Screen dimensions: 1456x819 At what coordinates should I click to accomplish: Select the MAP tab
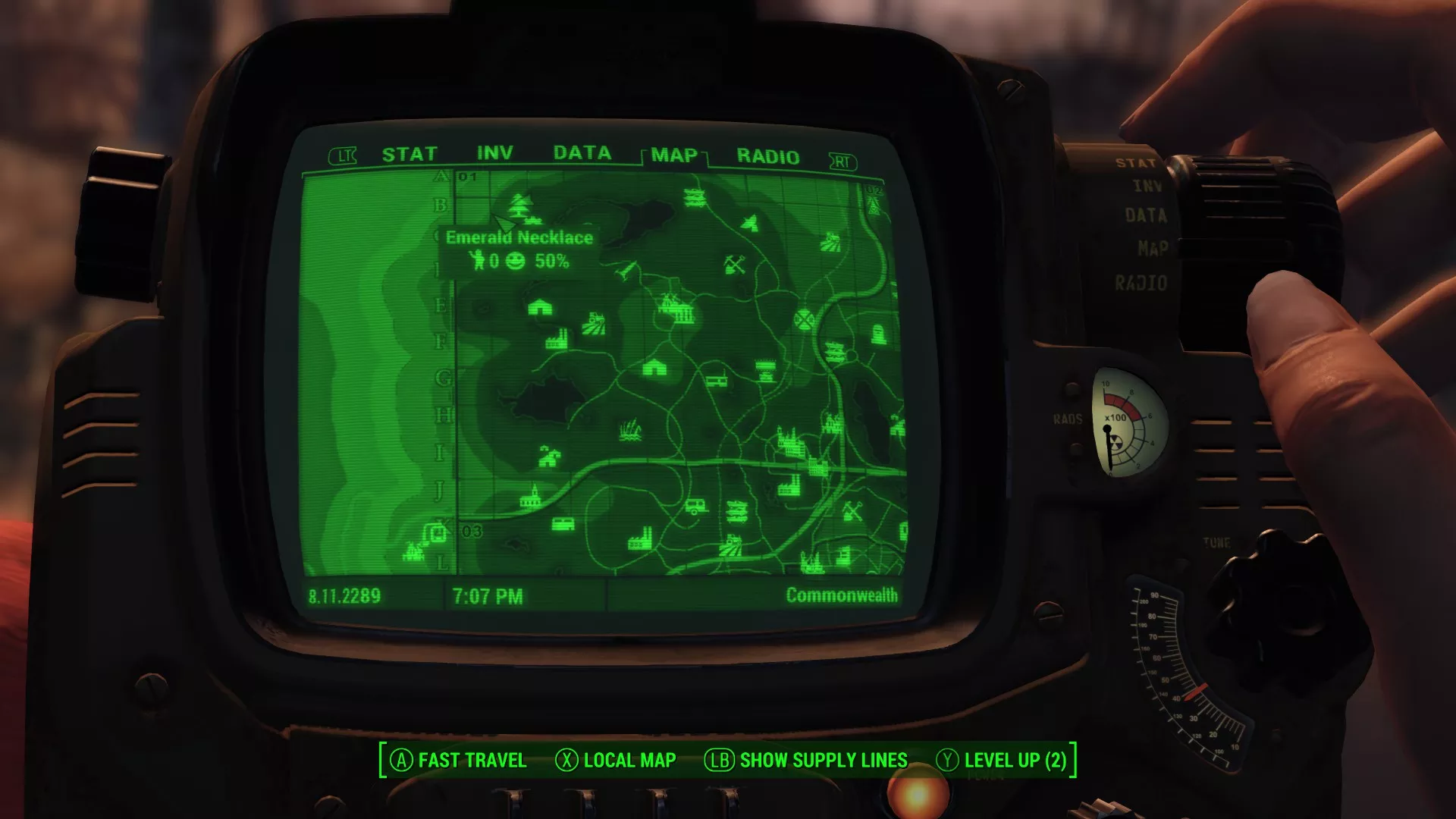click(674, 155)
